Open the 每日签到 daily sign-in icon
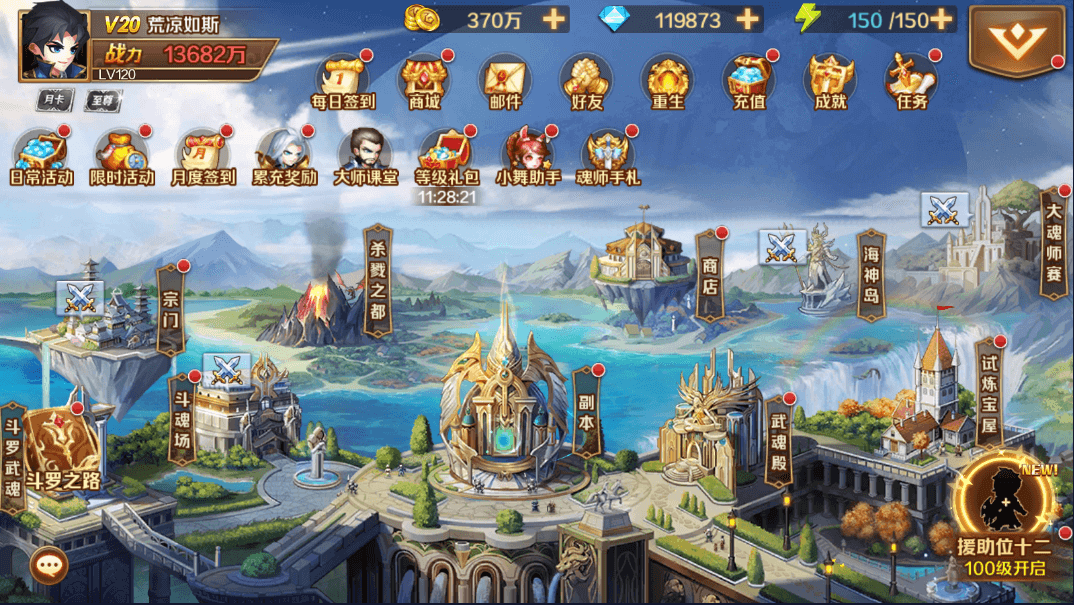This screenshot has height=605, width=1074. [342, 79]
